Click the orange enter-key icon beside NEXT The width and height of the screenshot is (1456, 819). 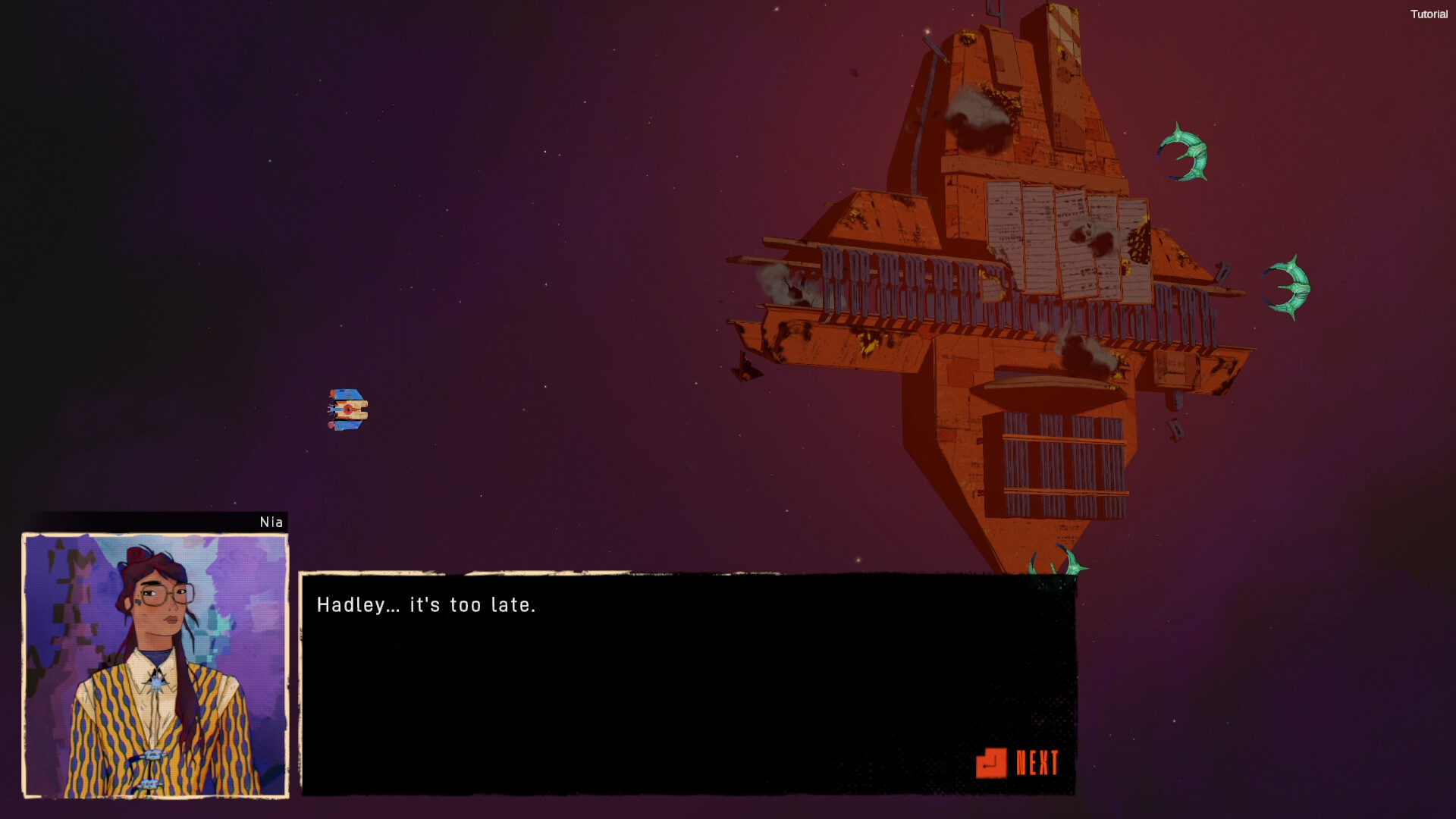(992, 764)
